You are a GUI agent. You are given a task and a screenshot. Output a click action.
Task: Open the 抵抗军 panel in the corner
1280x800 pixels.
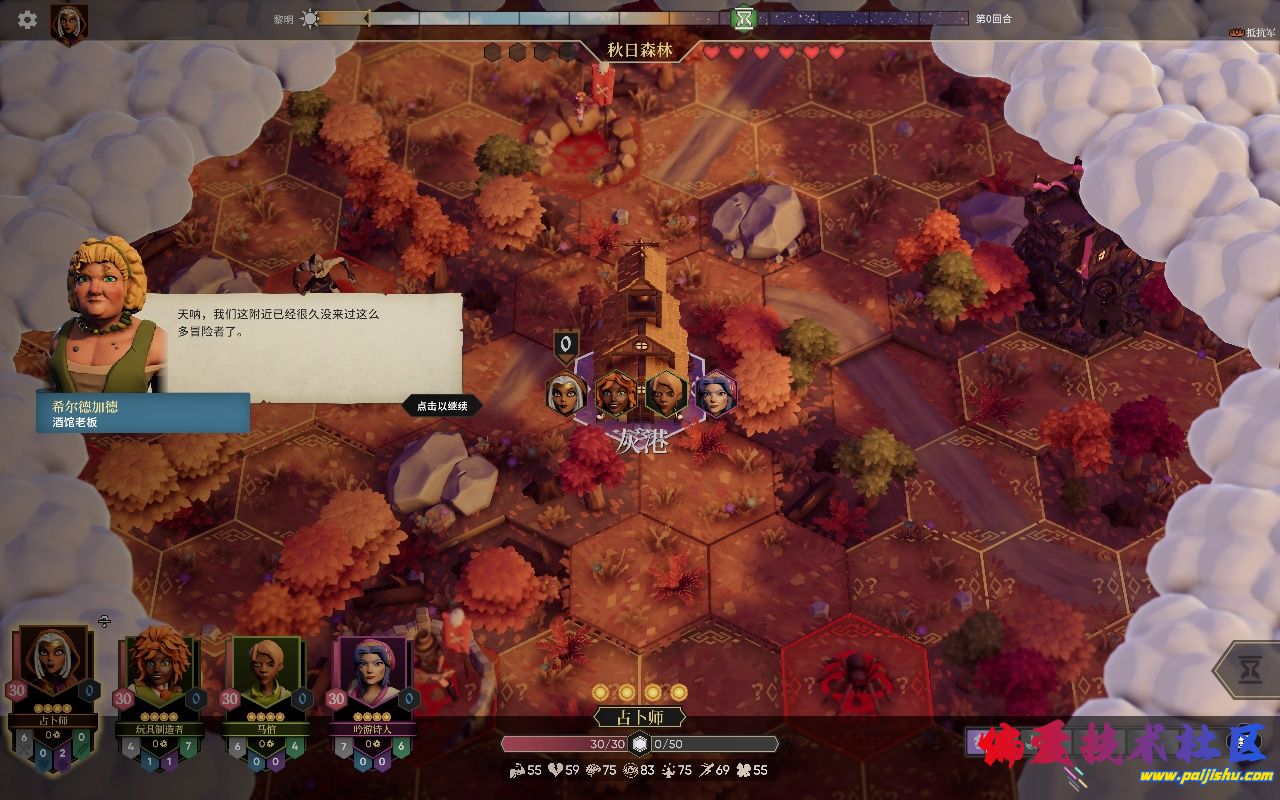[x=1254, y=32]
